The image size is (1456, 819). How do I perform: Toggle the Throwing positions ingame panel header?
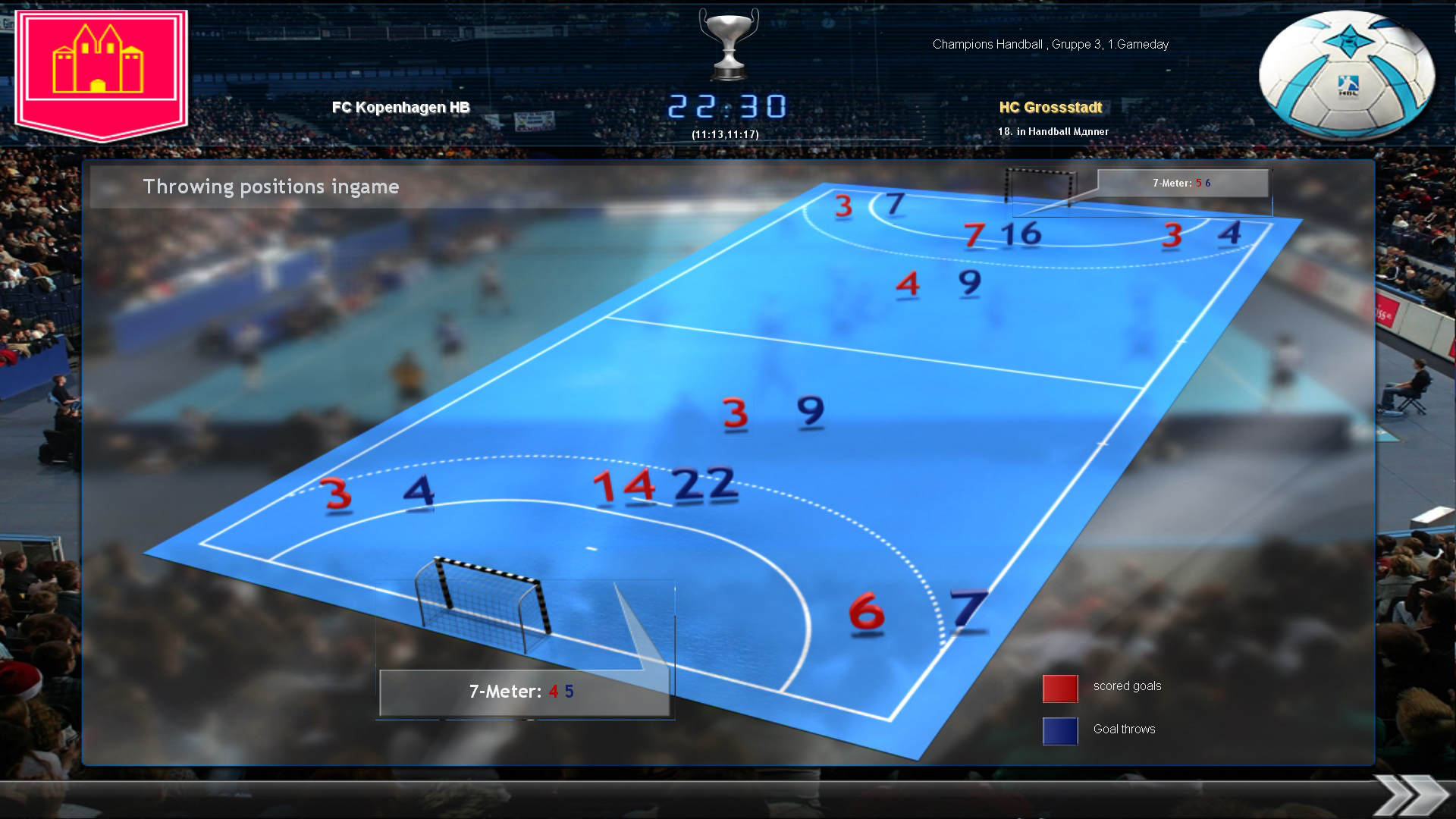click(x=271, y=187)
